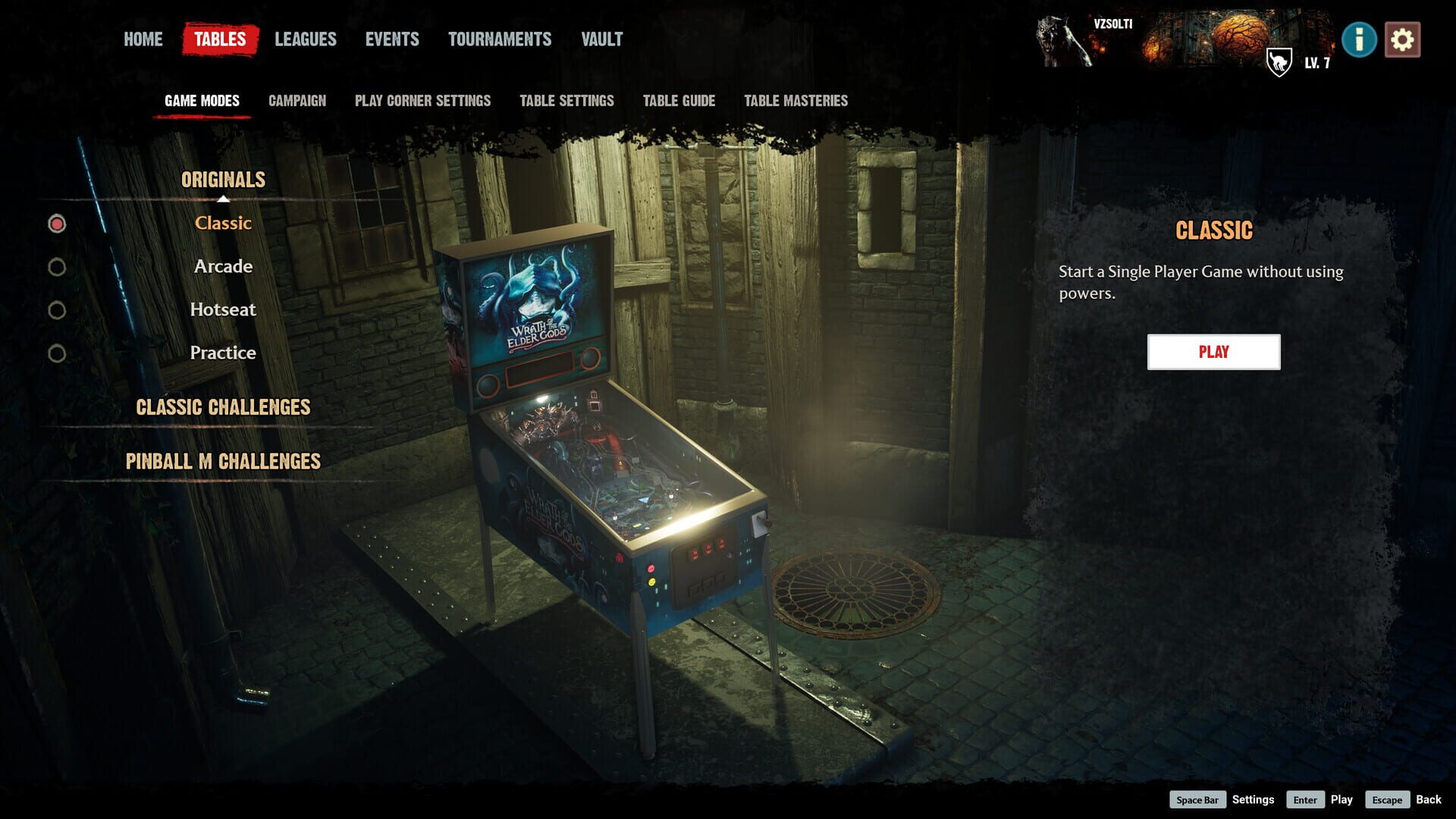The image size is (1456, 819).
Task: Collapse the ORIGINALS section
Action: [x=222, y=180]
